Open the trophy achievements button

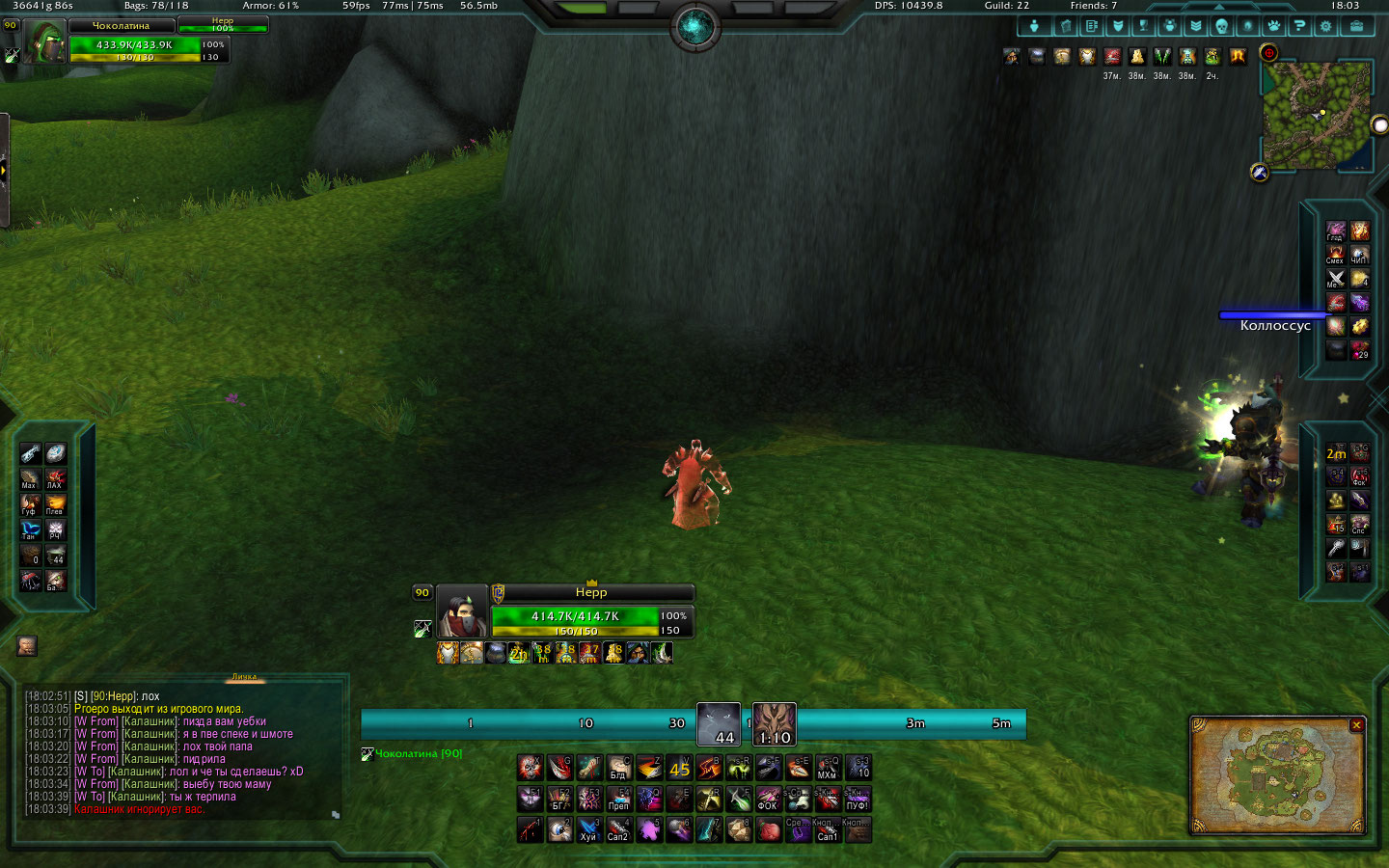[1143, 26]
